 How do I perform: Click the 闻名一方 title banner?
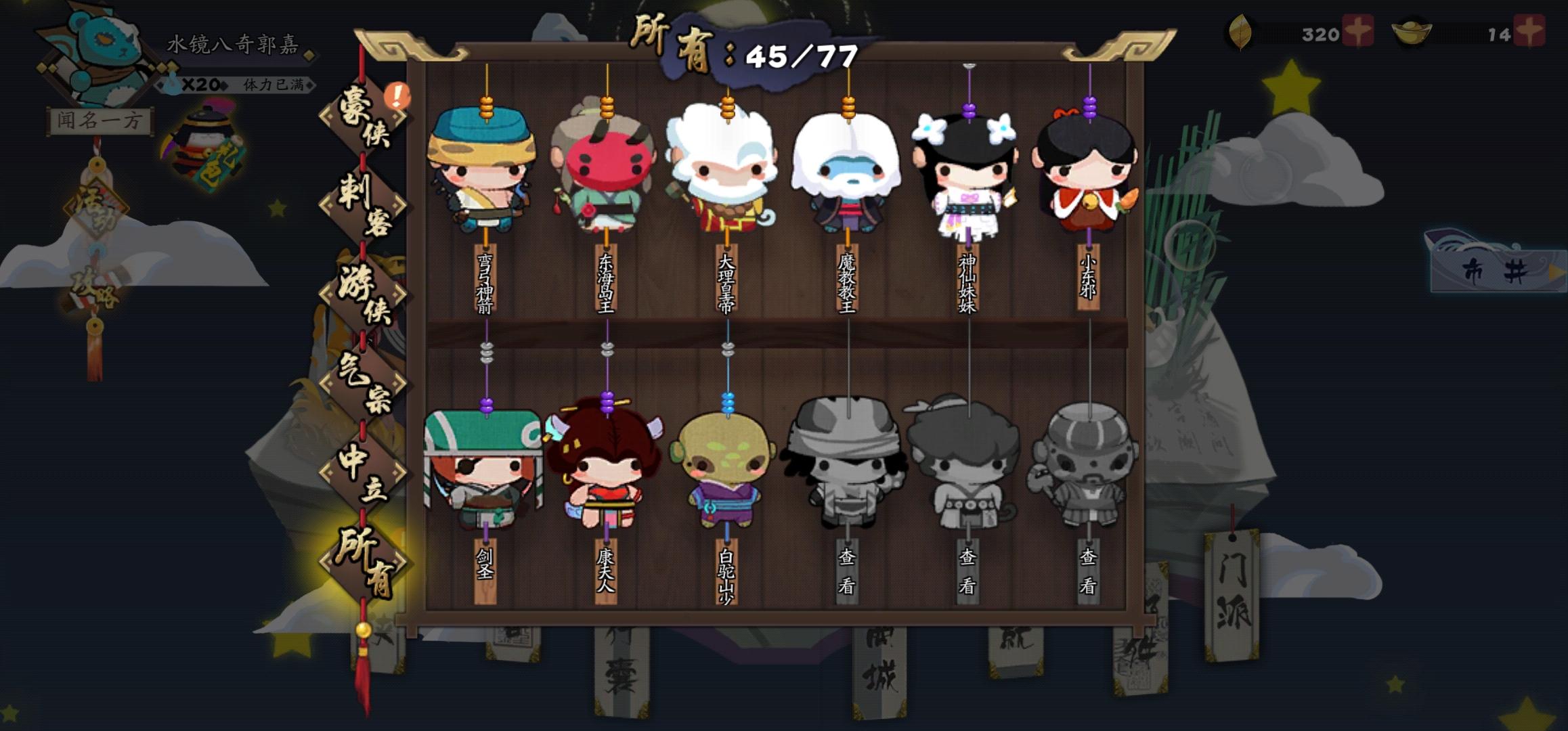99,118
